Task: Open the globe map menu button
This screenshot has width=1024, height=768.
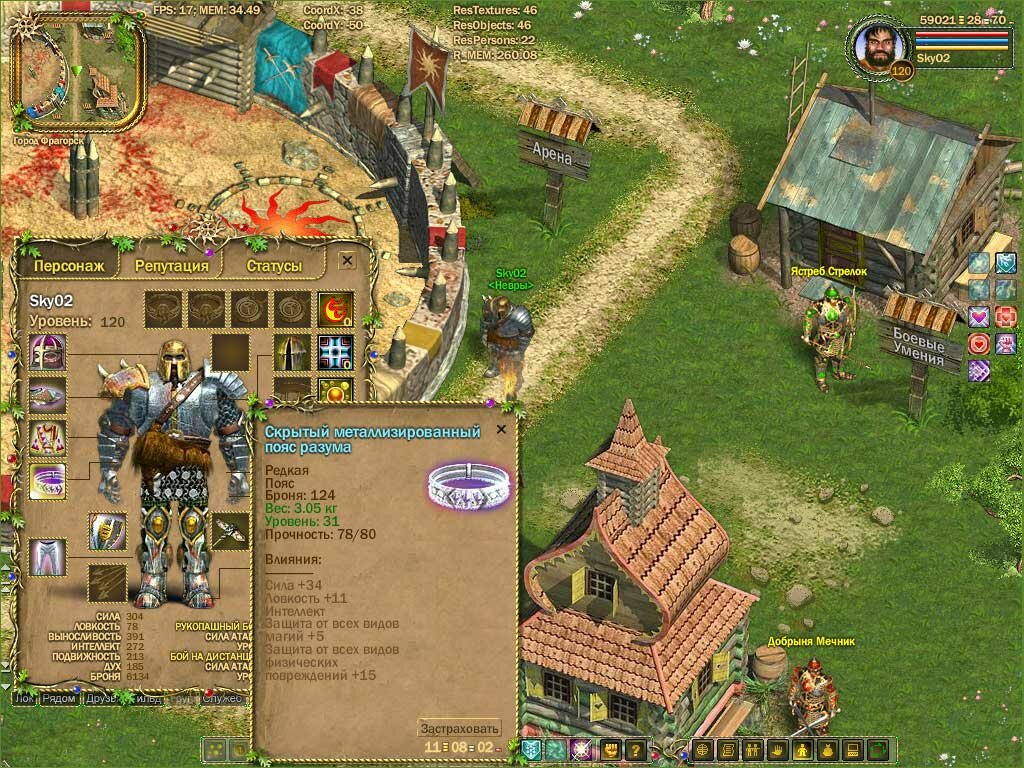Action: click(704, 750)
